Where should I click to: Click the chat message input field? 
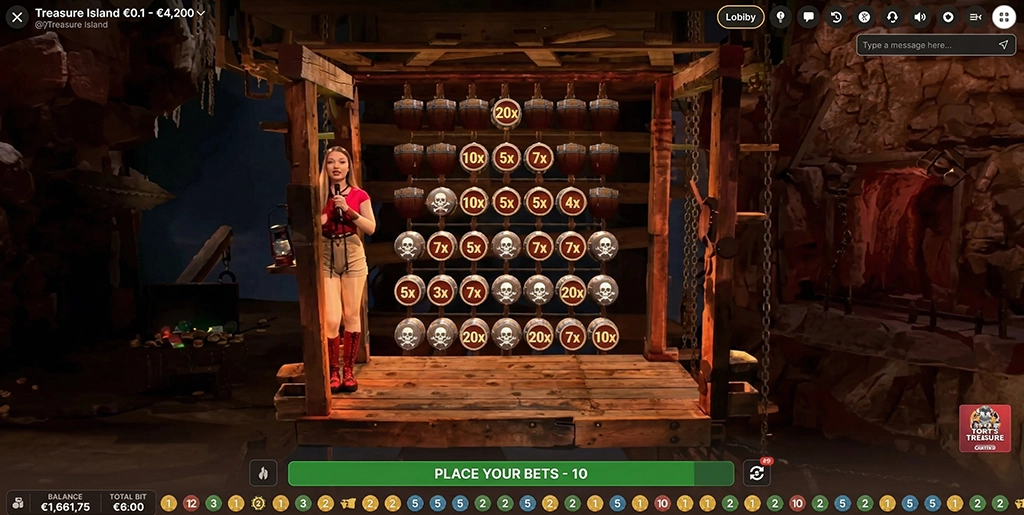pyautogui.click(x=925, y=45)
